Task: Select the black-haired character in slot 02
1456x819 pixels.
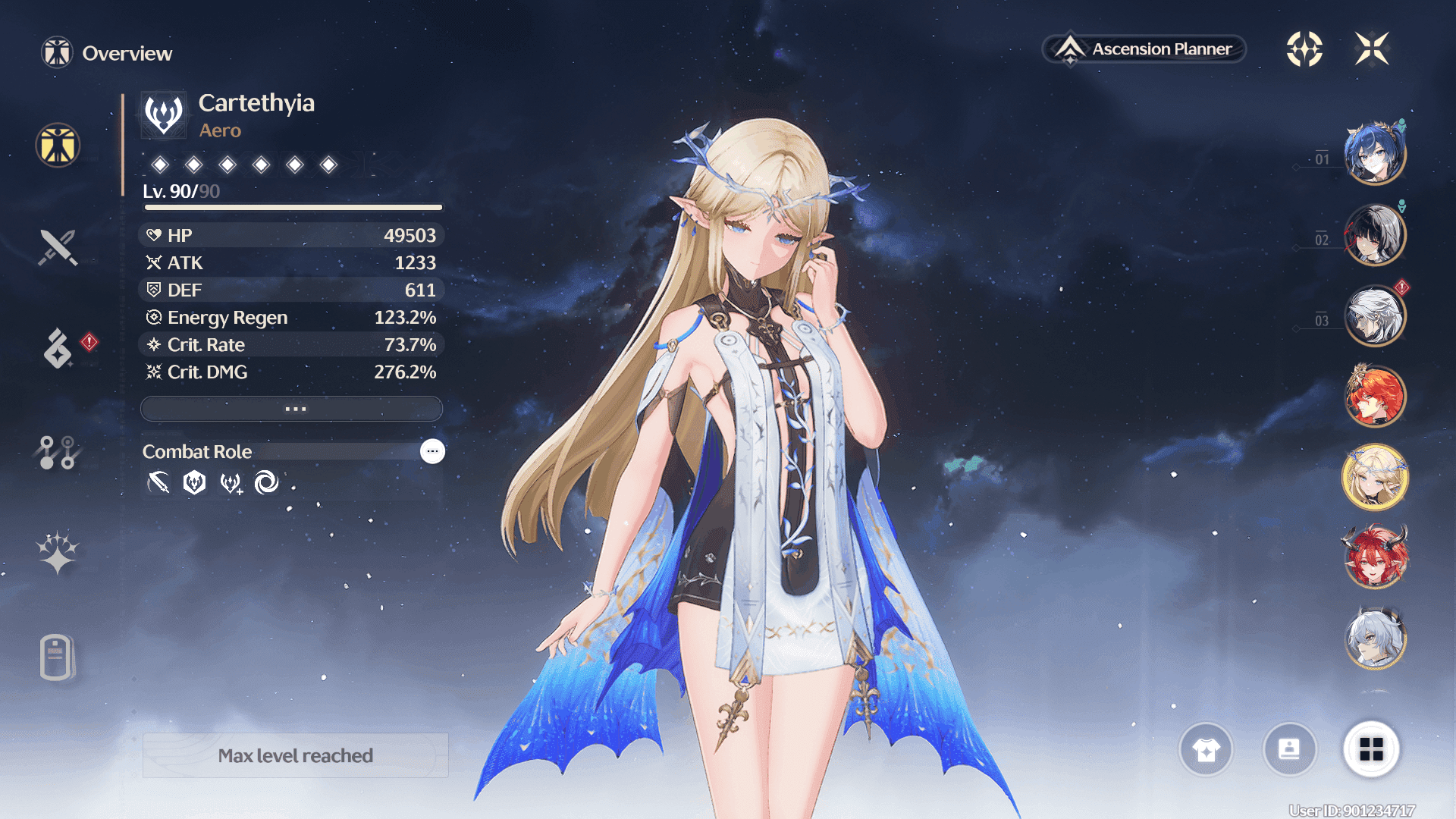Action: pyautogui.click(x=1375, y=235)
